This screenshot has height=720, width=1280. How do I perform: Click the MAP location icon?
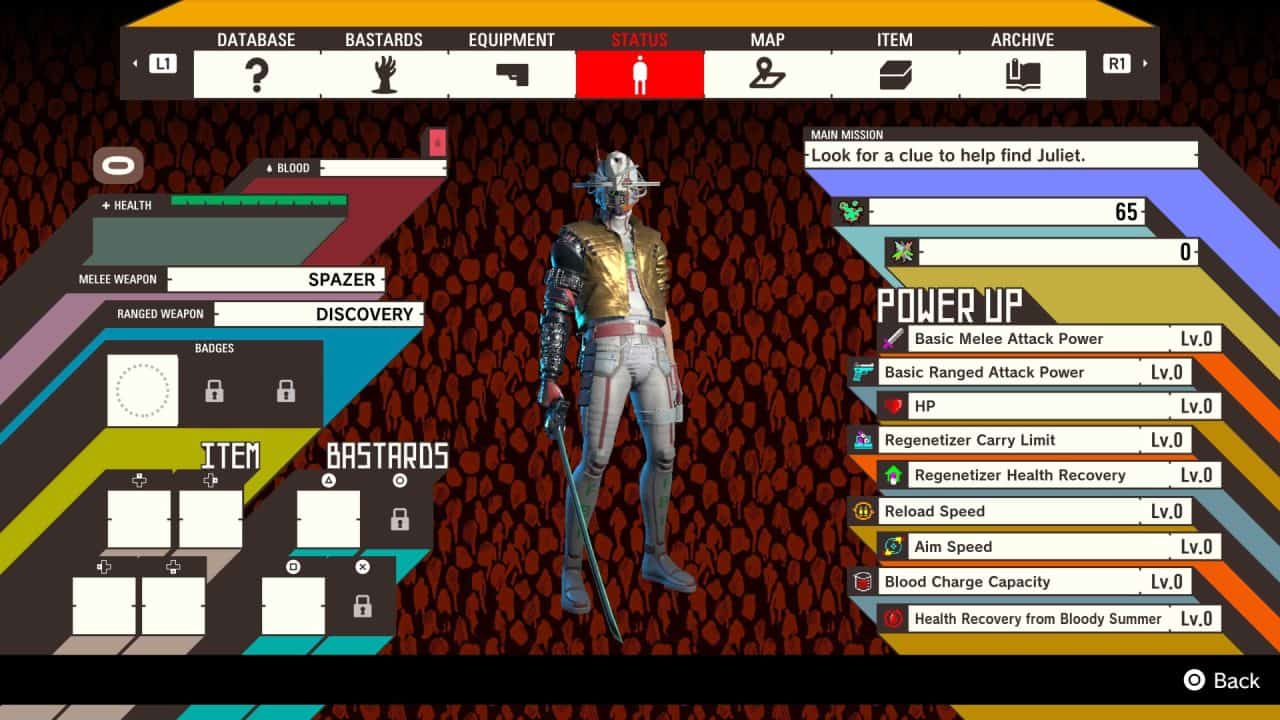pyautogui.click(x=768, y=71)
